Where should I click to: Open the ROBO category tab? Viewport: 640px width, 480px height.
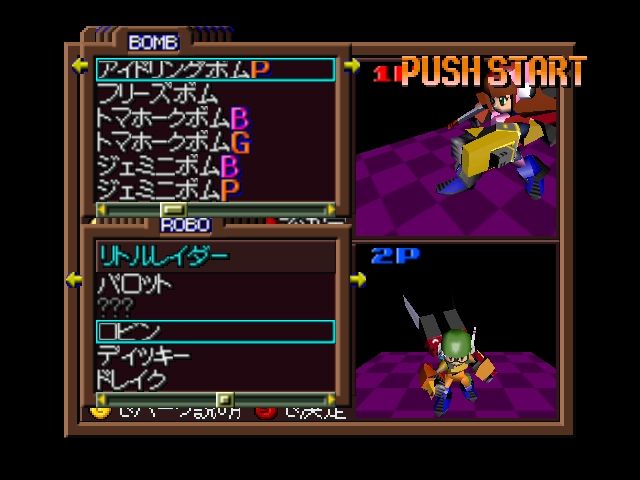point(185,225)
